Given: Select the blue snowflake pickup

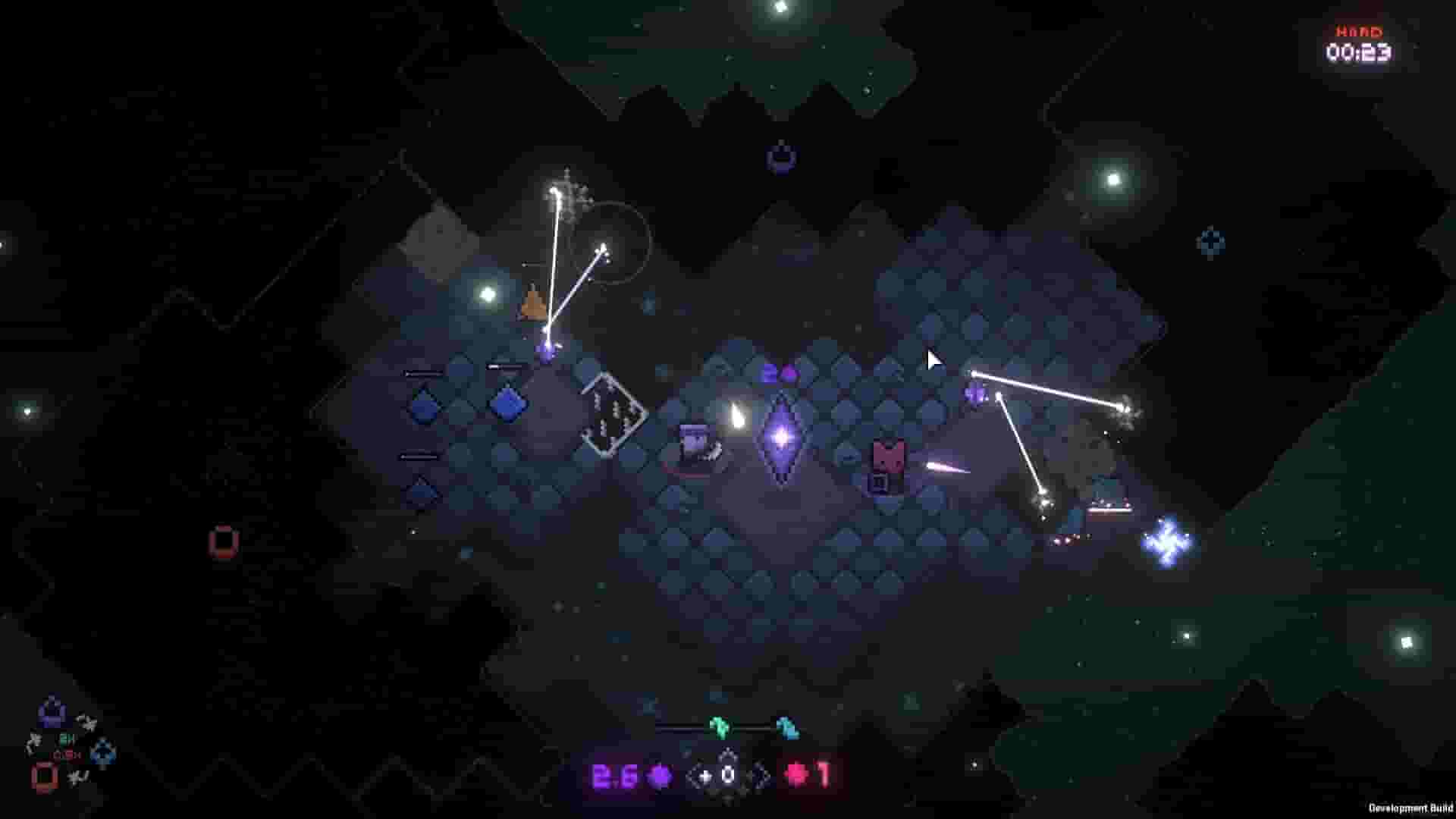Looking at the screenshot, I should (1168, 546).
